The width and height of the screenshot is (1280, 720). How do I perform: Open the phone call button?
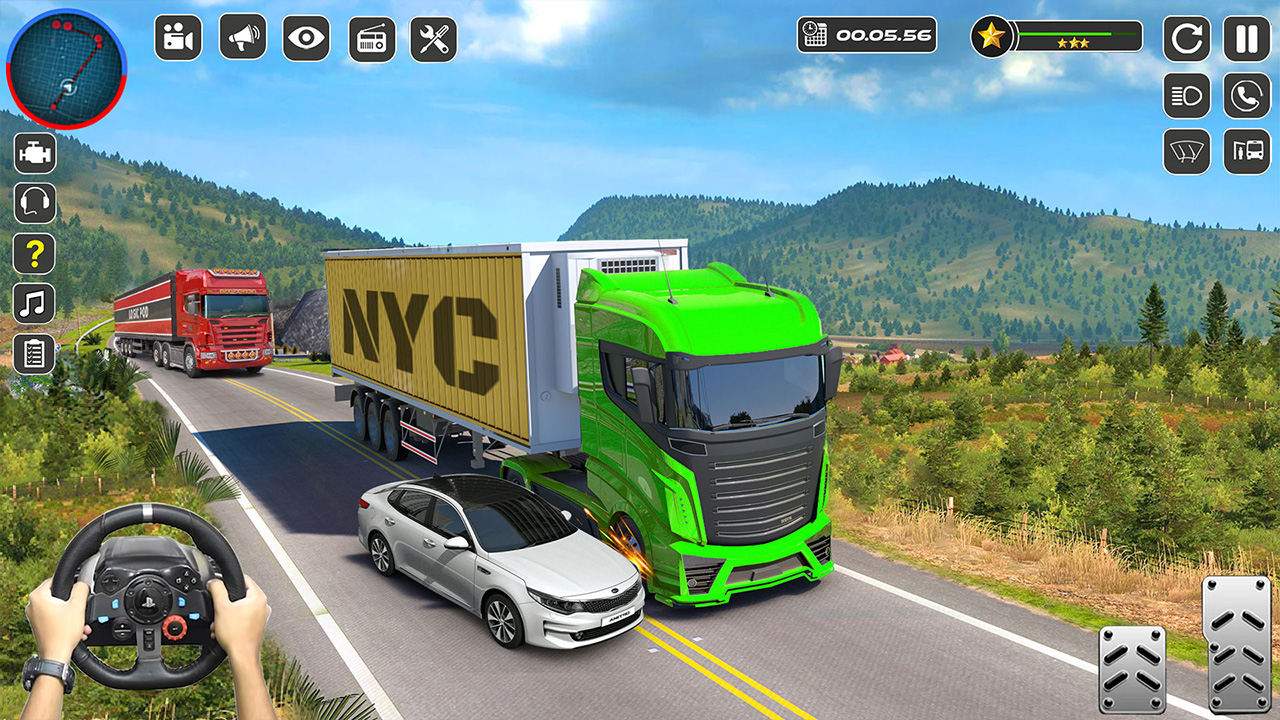click(x=1246, y=96)
